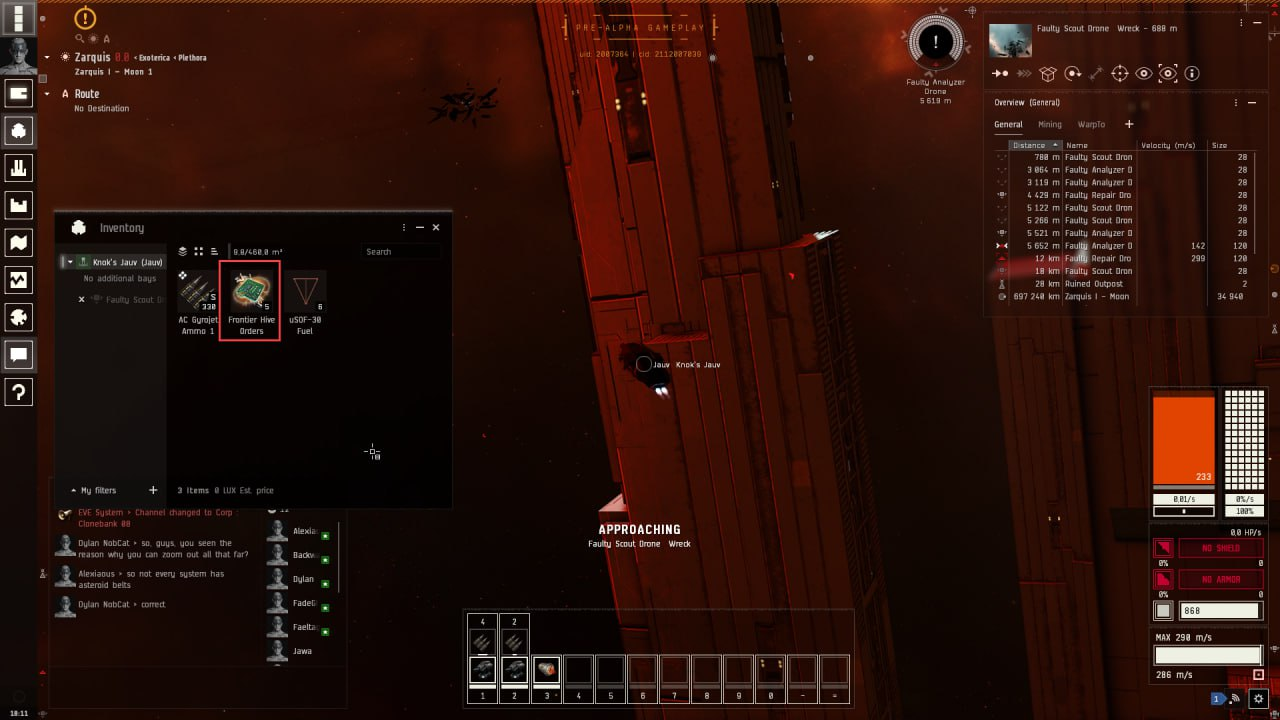
Task: Open the chat bubble sidebar icon
Action: click(19, 354)
